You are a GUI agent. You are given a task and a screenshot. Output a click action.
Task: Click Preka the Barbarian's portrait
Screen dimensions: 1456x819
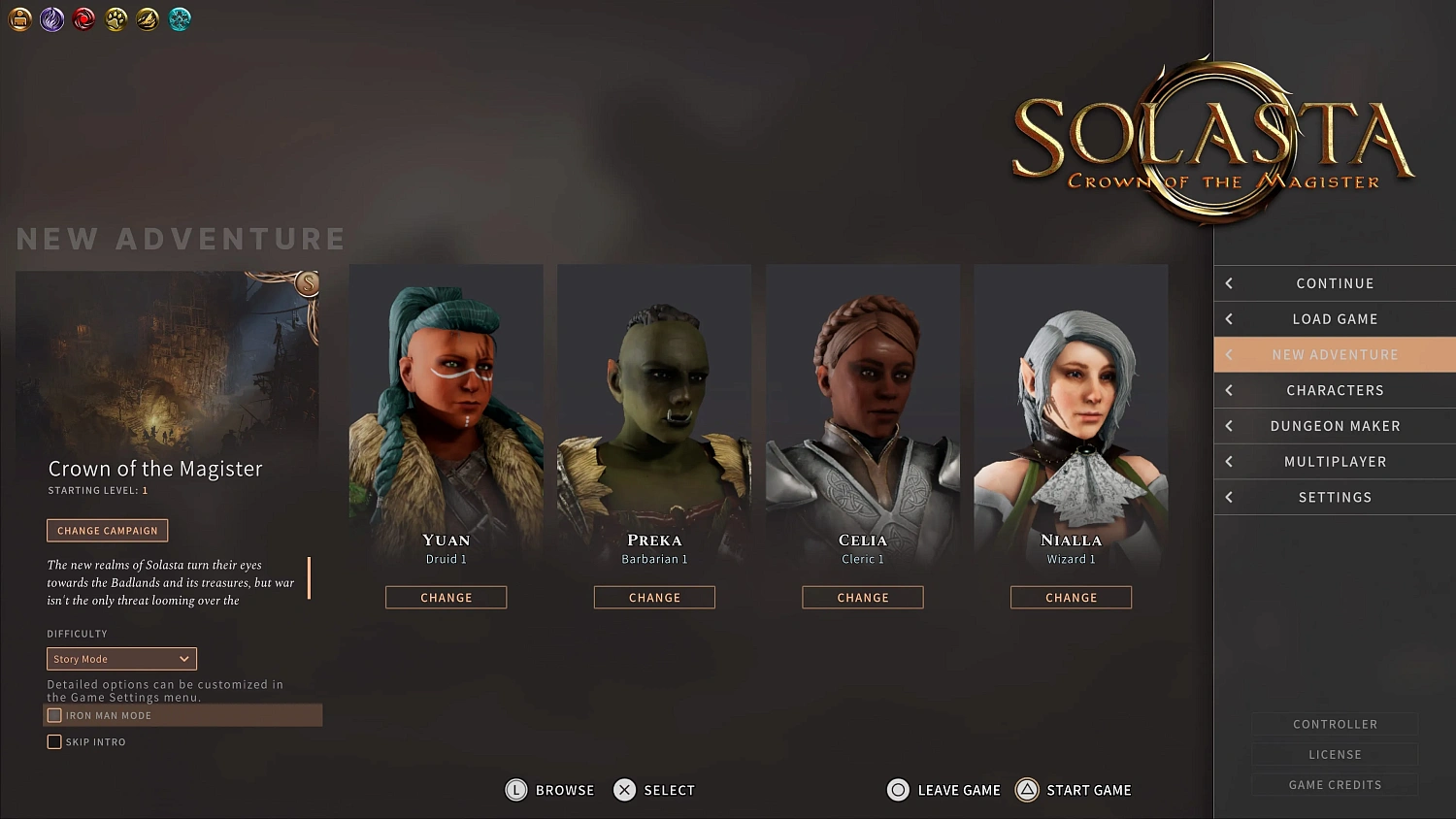pos(654,408)
